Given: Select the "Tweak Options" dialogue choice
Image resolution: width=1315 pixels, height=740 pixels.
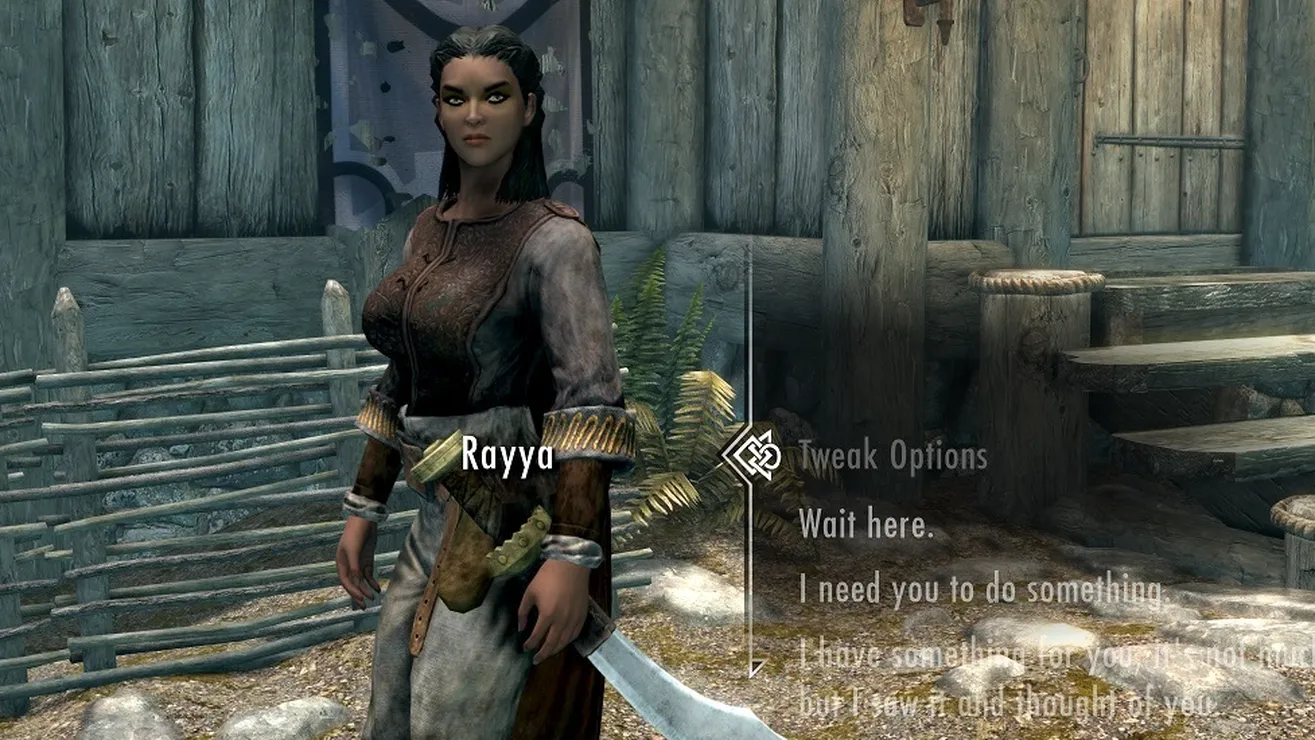Looking at the screenshot, I should [x=892, y=458].
